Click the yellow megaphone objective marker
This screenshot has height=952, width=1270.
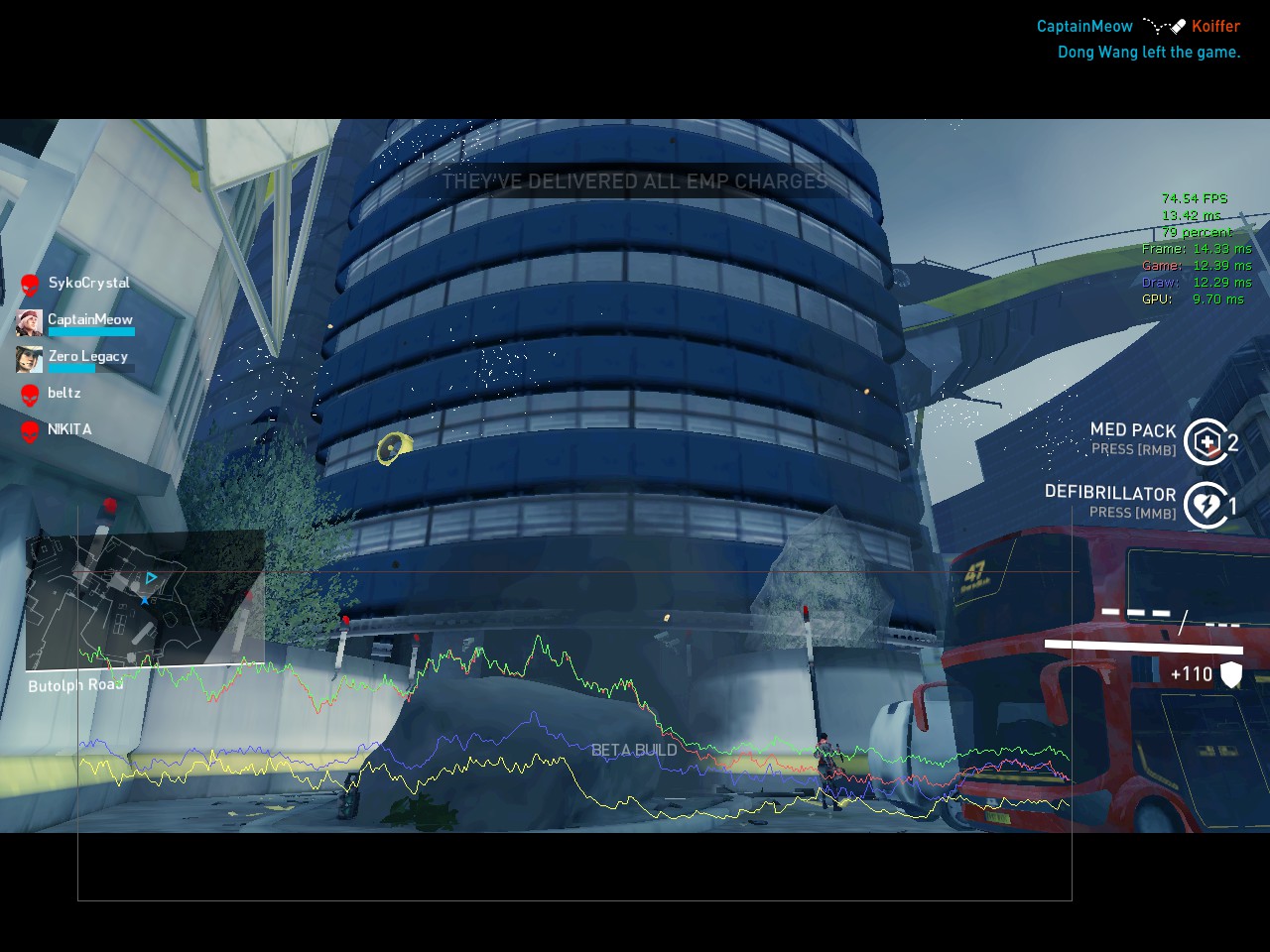394,448
